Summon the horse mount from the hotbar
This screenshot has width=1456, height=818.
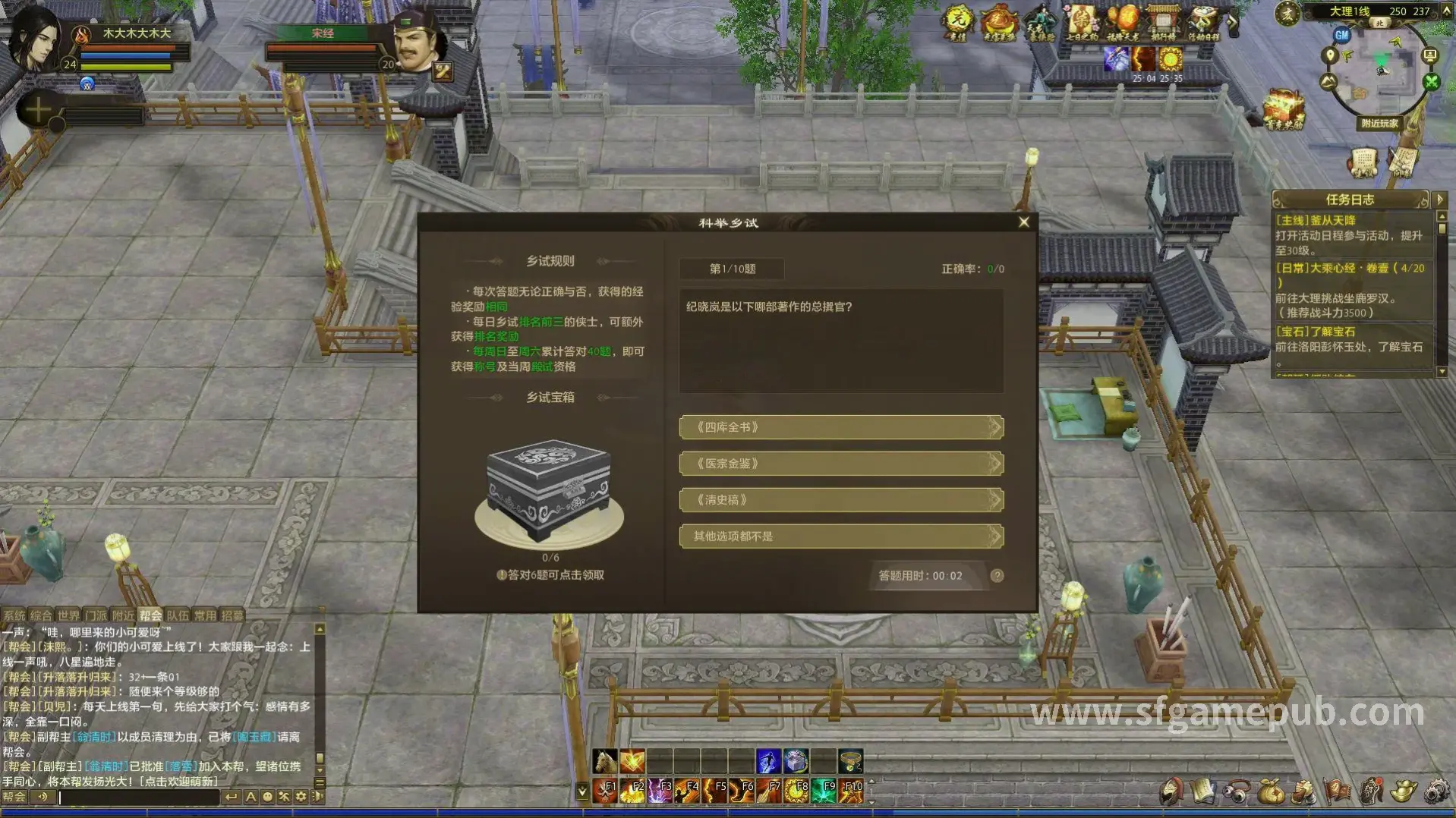605,760
